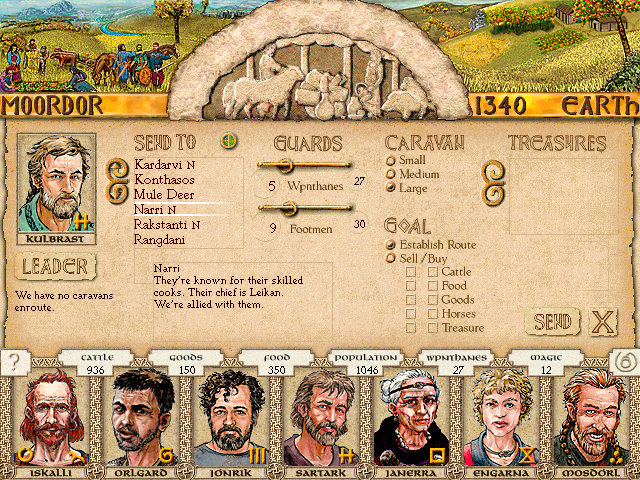Adjust the Weaponthanes guard slider
Image resolution: width=640 pixels, height=480 pixels.
pyautogui.click(x=284, y=164)
